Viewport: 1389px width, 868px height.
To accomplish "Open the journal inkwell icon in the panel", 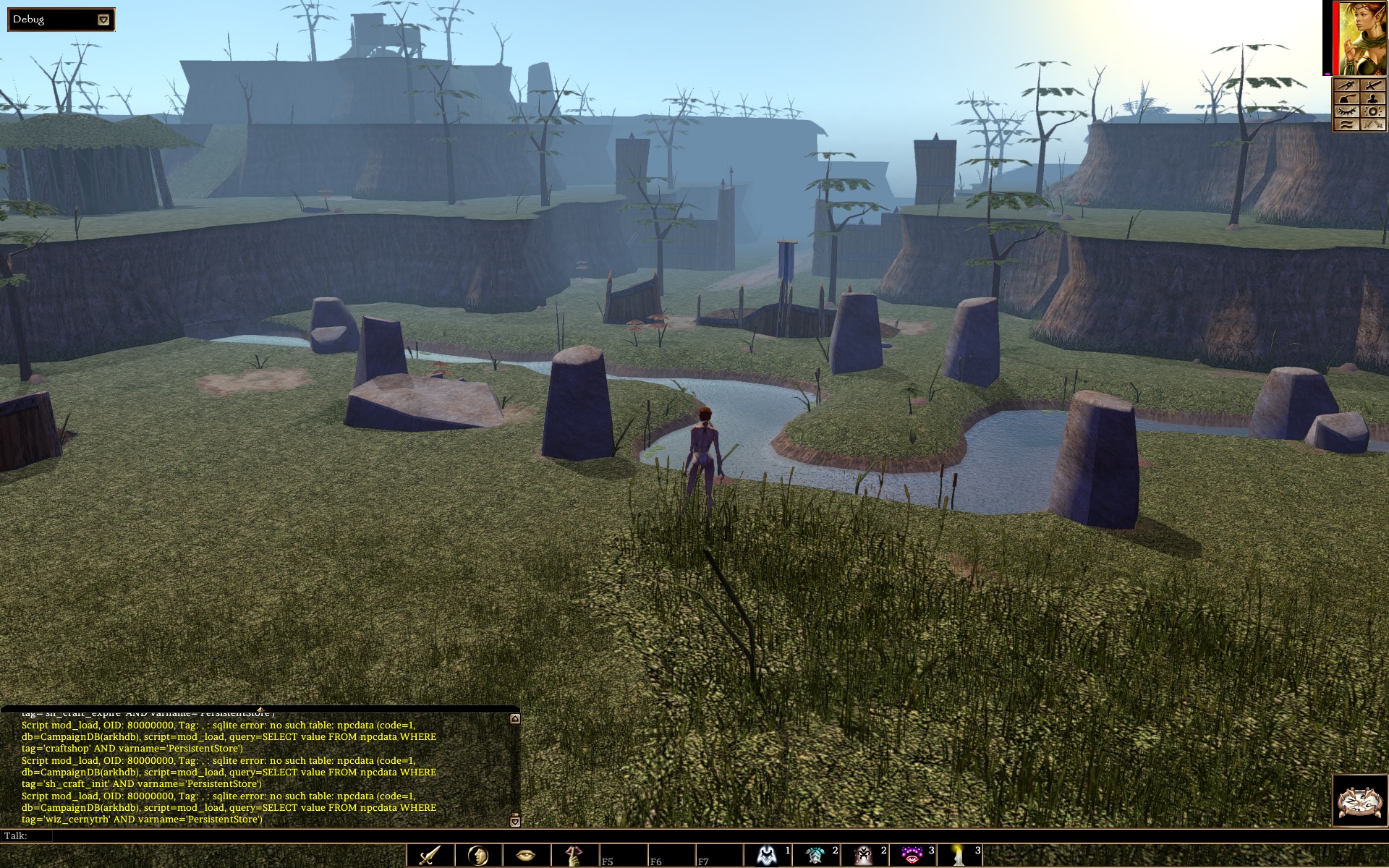I will [1346, 98].
